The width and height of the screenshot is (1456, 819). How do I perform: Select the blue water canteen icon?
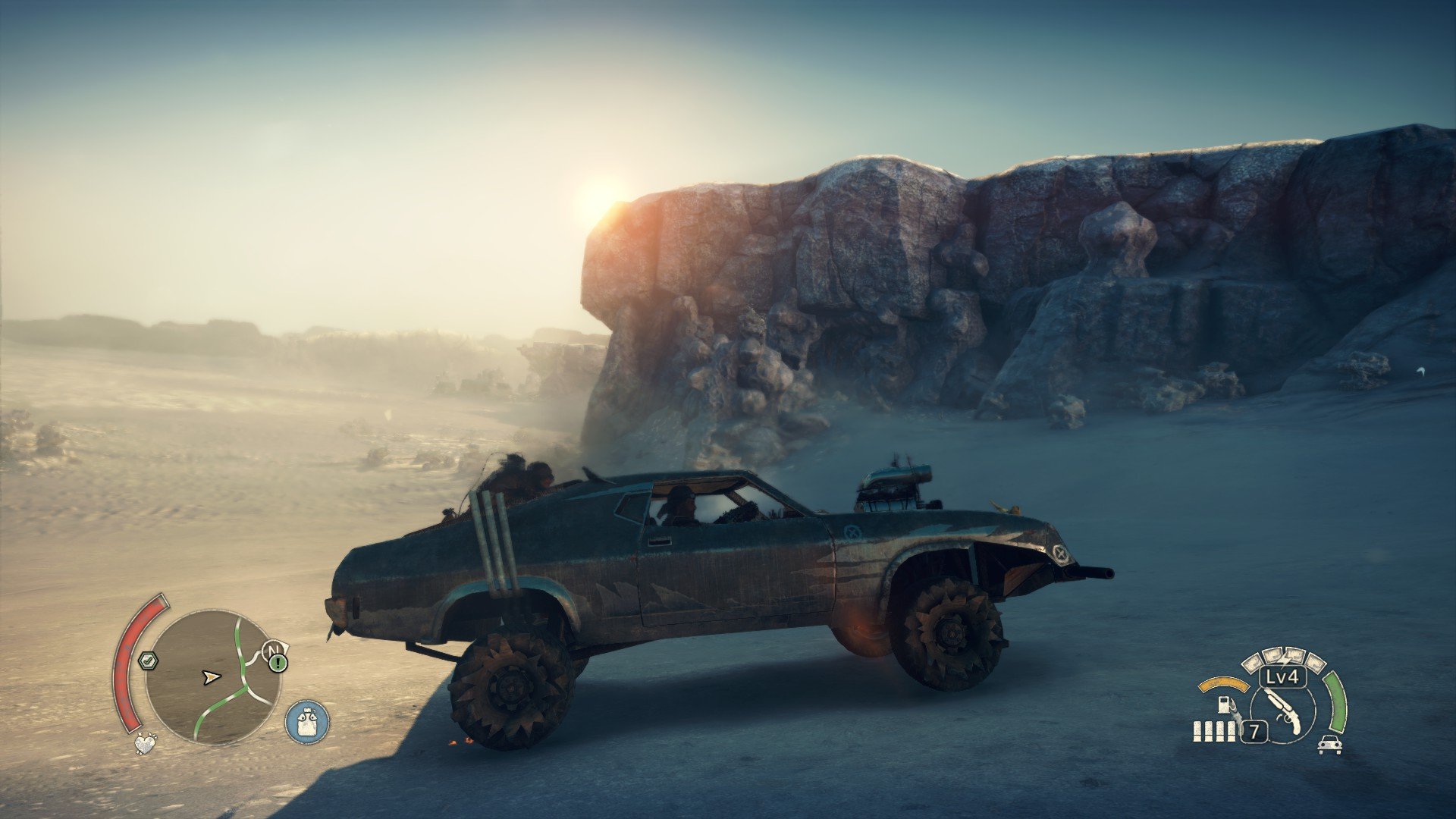click(x=307, y=720)
